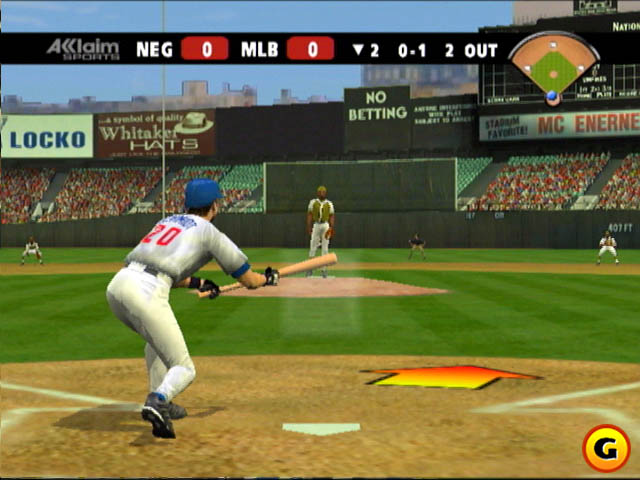Click the GameSpot G watermark
Viewport: 640px width, 480px height.
(x=605, y=446)
